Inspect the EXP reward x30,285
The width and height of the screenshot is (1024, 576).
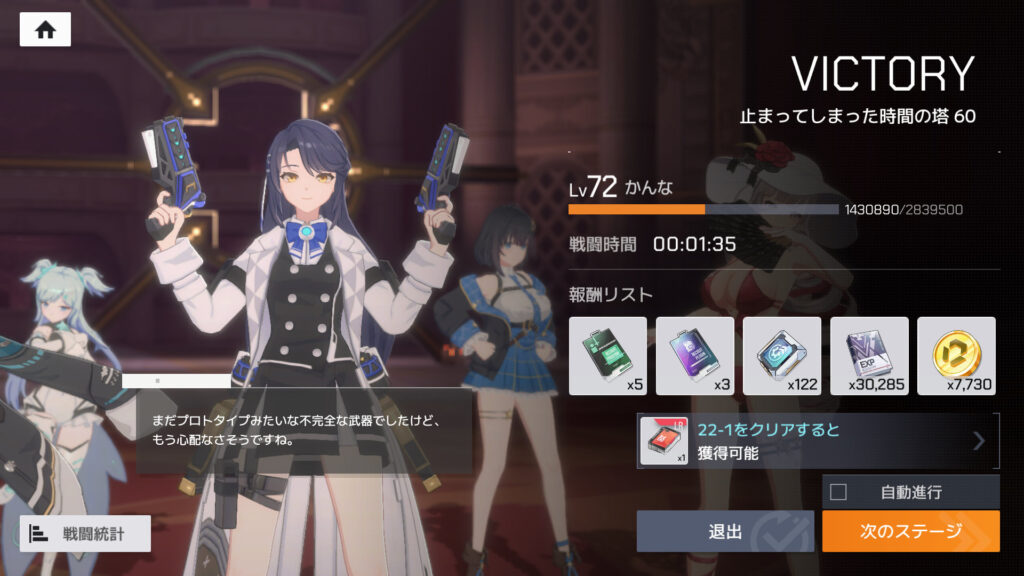(869, 355)
